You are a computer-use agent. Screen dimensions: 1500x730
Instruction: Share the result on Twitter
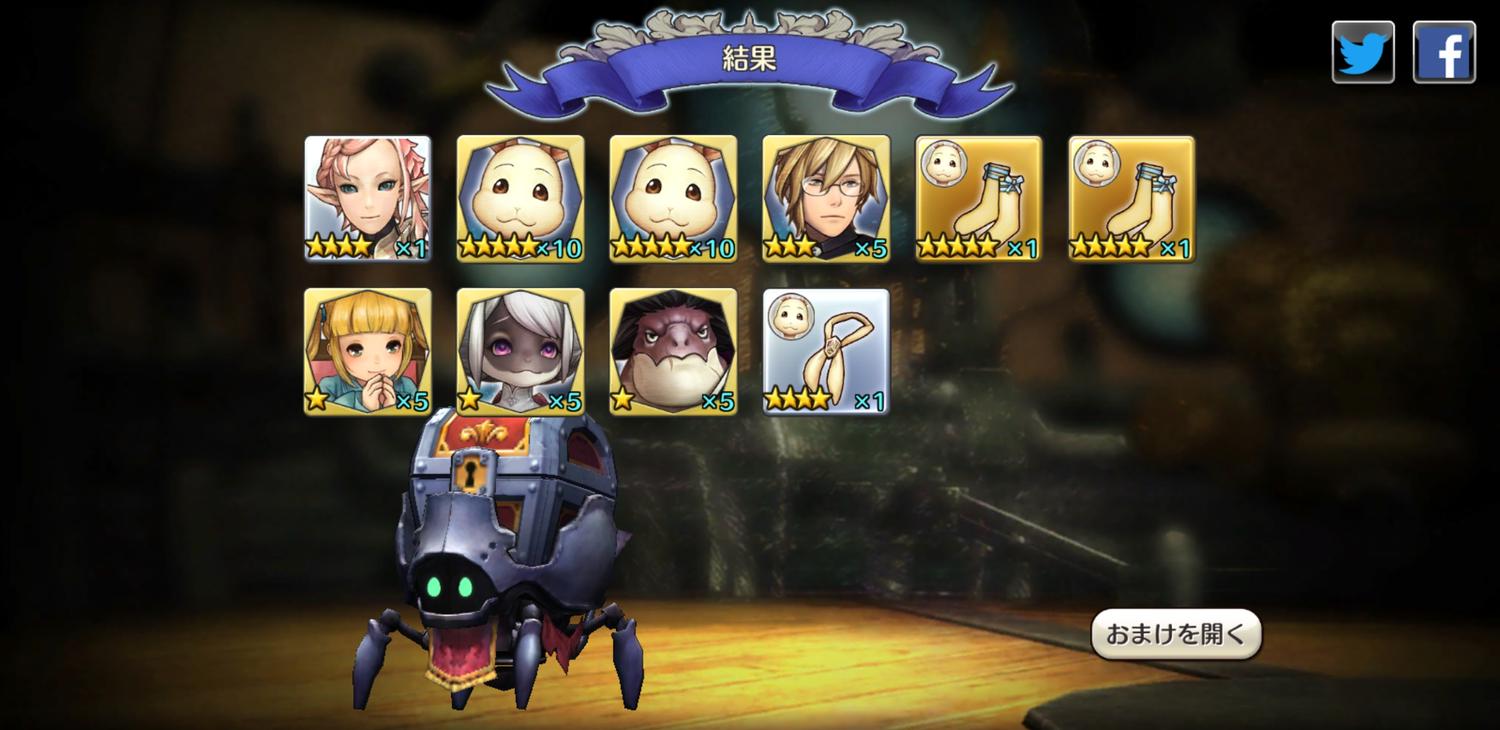point(1363,52)
